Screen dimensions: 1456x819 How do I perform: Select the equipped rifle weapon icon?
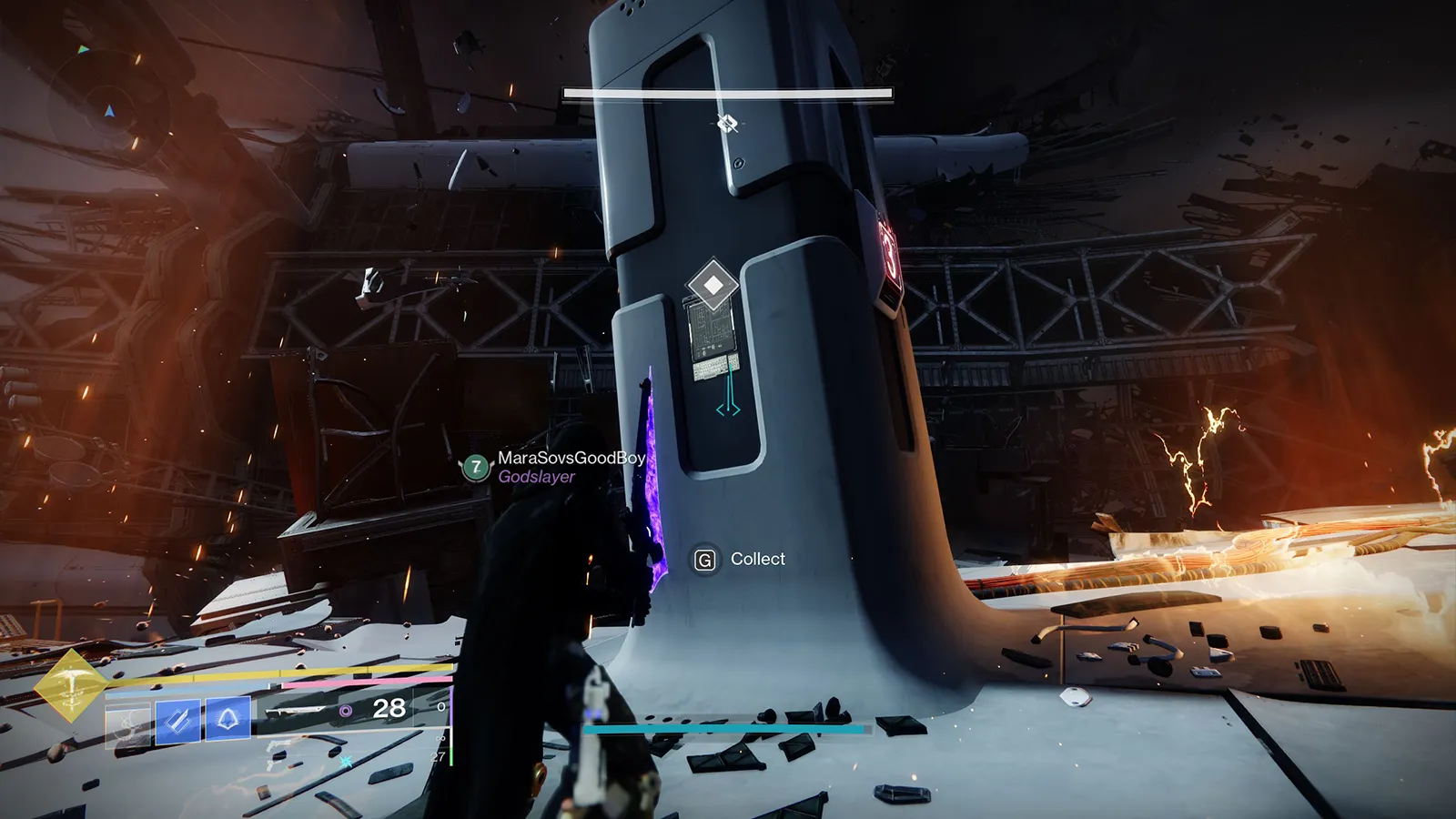point(298,710)
